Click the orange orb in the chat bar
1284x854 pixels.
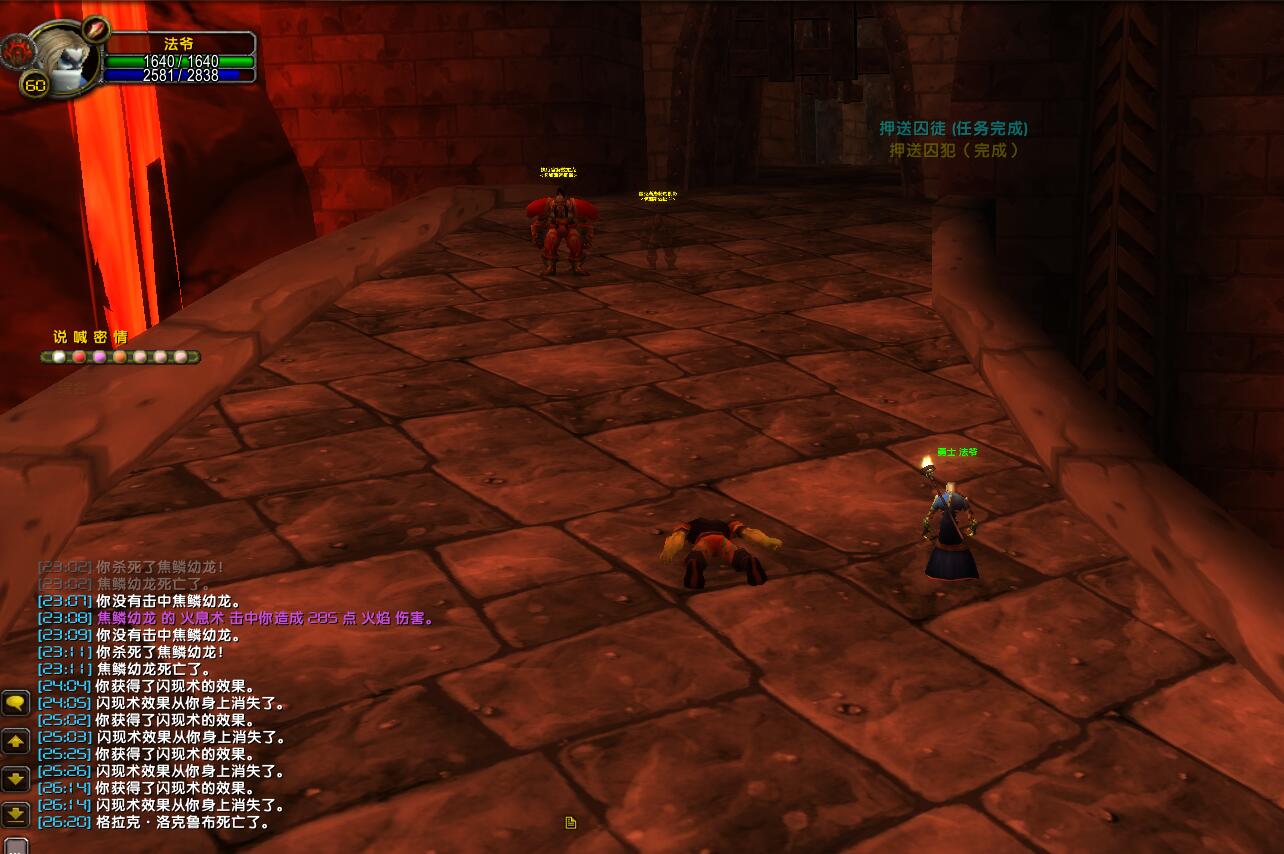coord(120,357)
